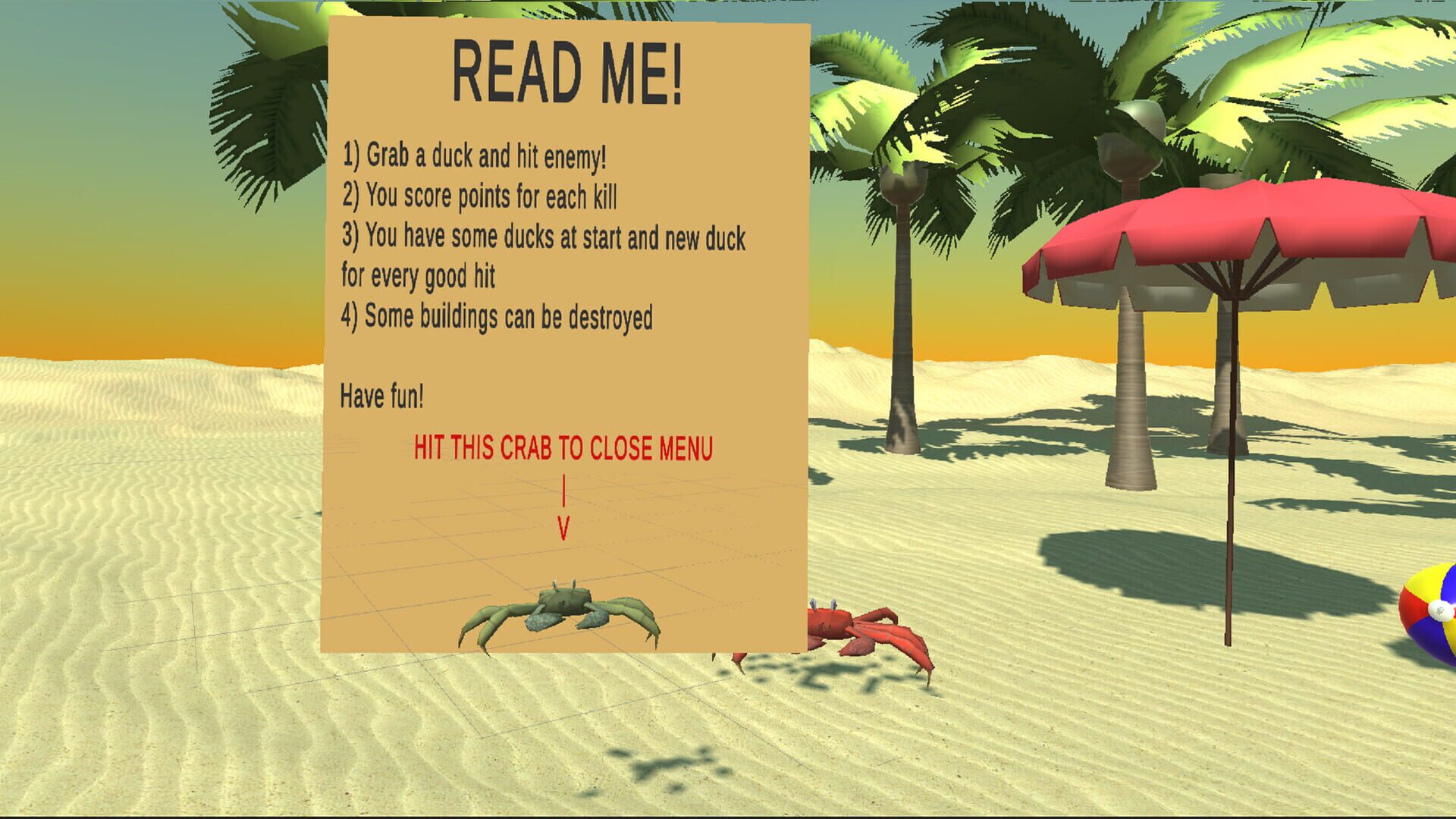Screen dimensions: 1456x819
Task: Click instruction 1 about grabbing a duck
Action: tap(478, 157)
